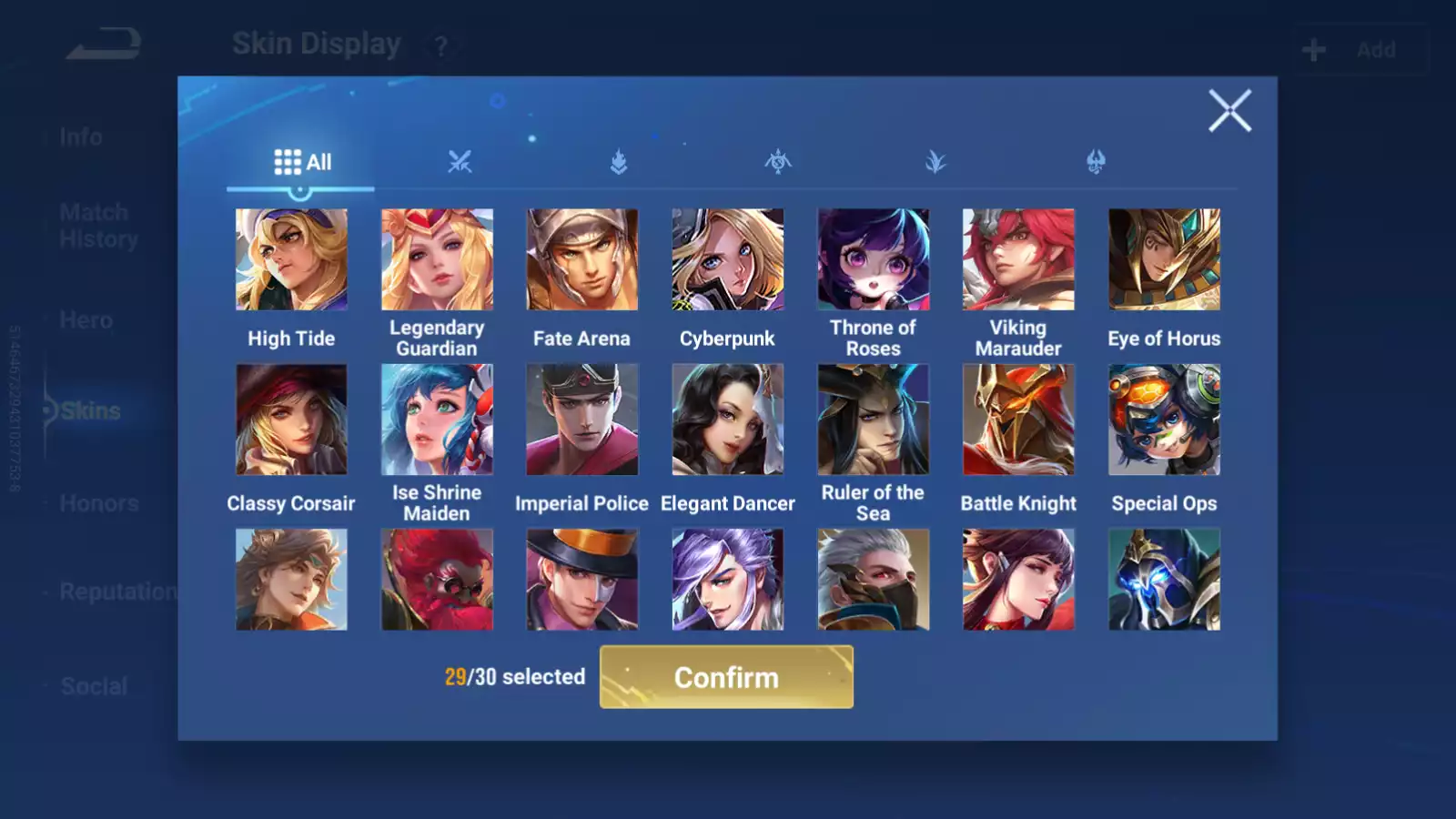Select the High Tide skin
This screenshot has height=819, width=1456.
[x=291, y=259]
